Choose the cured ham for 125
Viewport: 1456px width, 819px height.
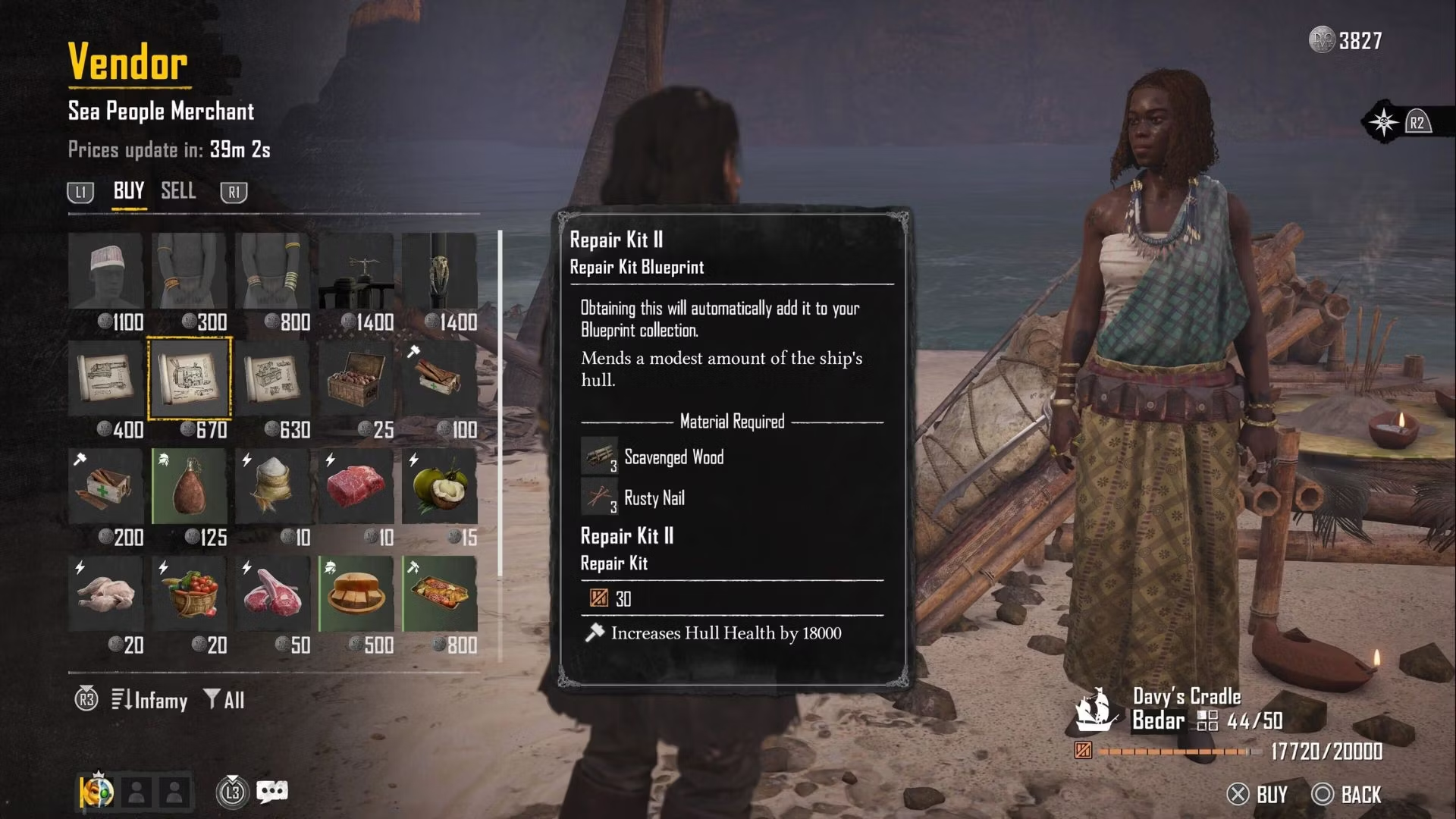pyautogui.click(x=189, y=486)
